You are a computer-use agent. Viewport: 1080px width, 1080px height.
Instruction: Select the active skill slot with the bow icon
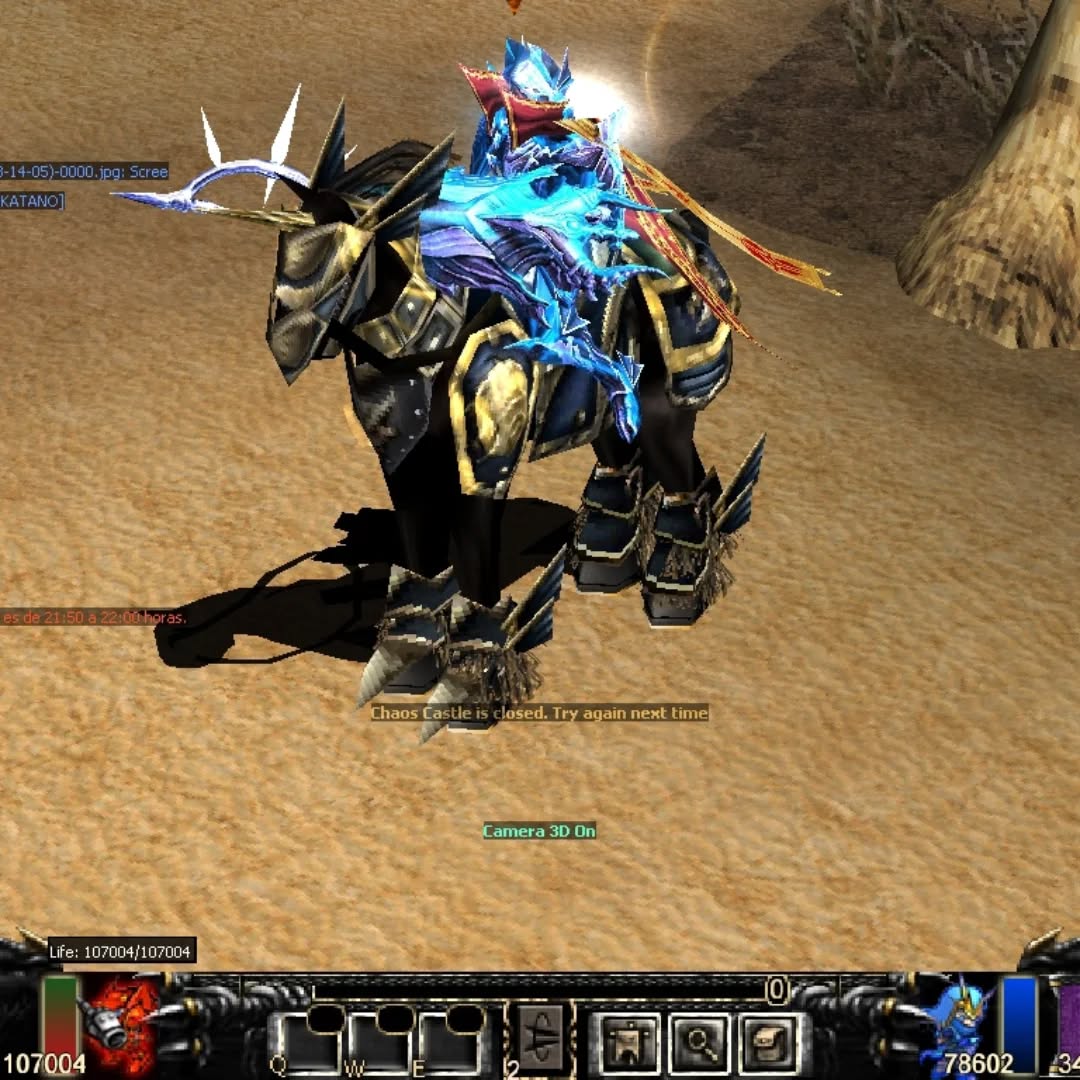543,1040
